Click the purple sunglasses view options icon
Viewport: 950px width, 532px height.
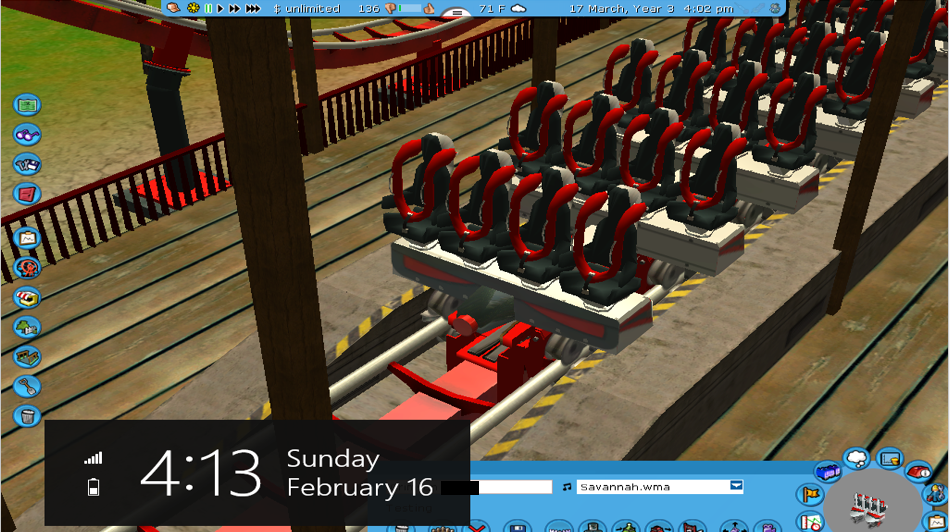pyautogui.click(x=27, y=135)
